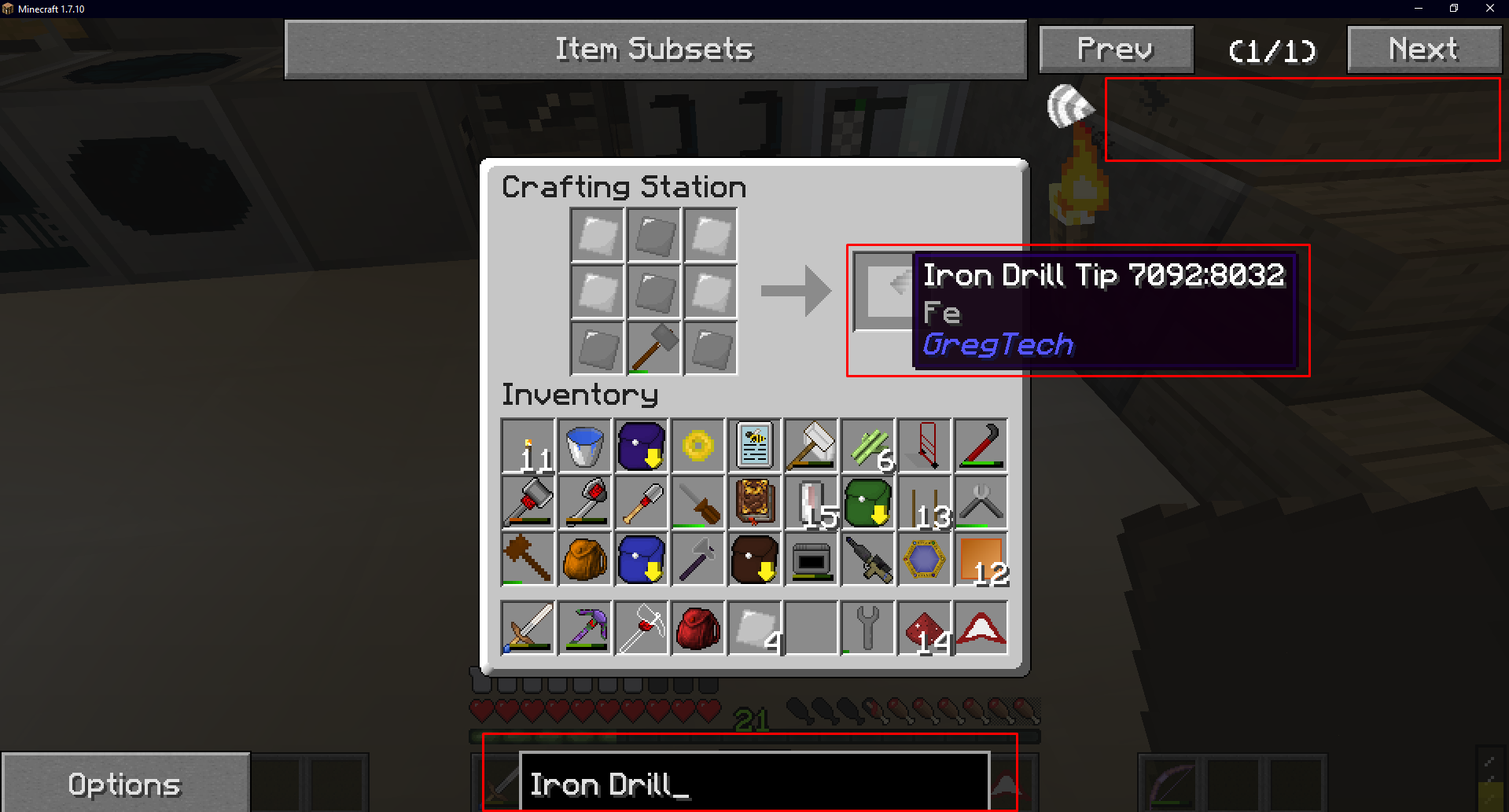Click the sword in the inventory
The width and height of the screenshot is (1509, 812).
pos(528,626)
